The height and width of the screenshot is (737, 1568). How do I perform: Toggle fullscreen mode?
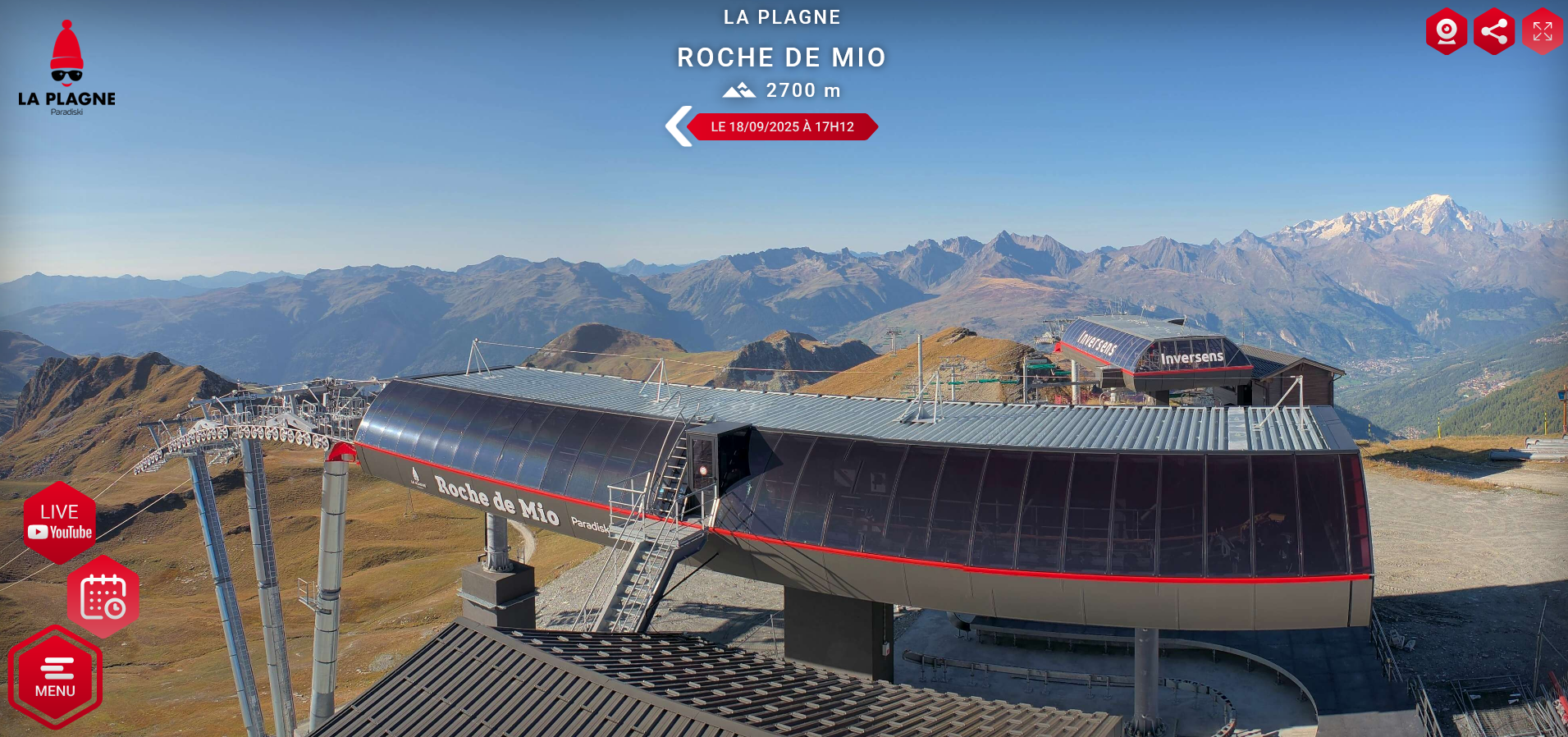point(1543,32)
